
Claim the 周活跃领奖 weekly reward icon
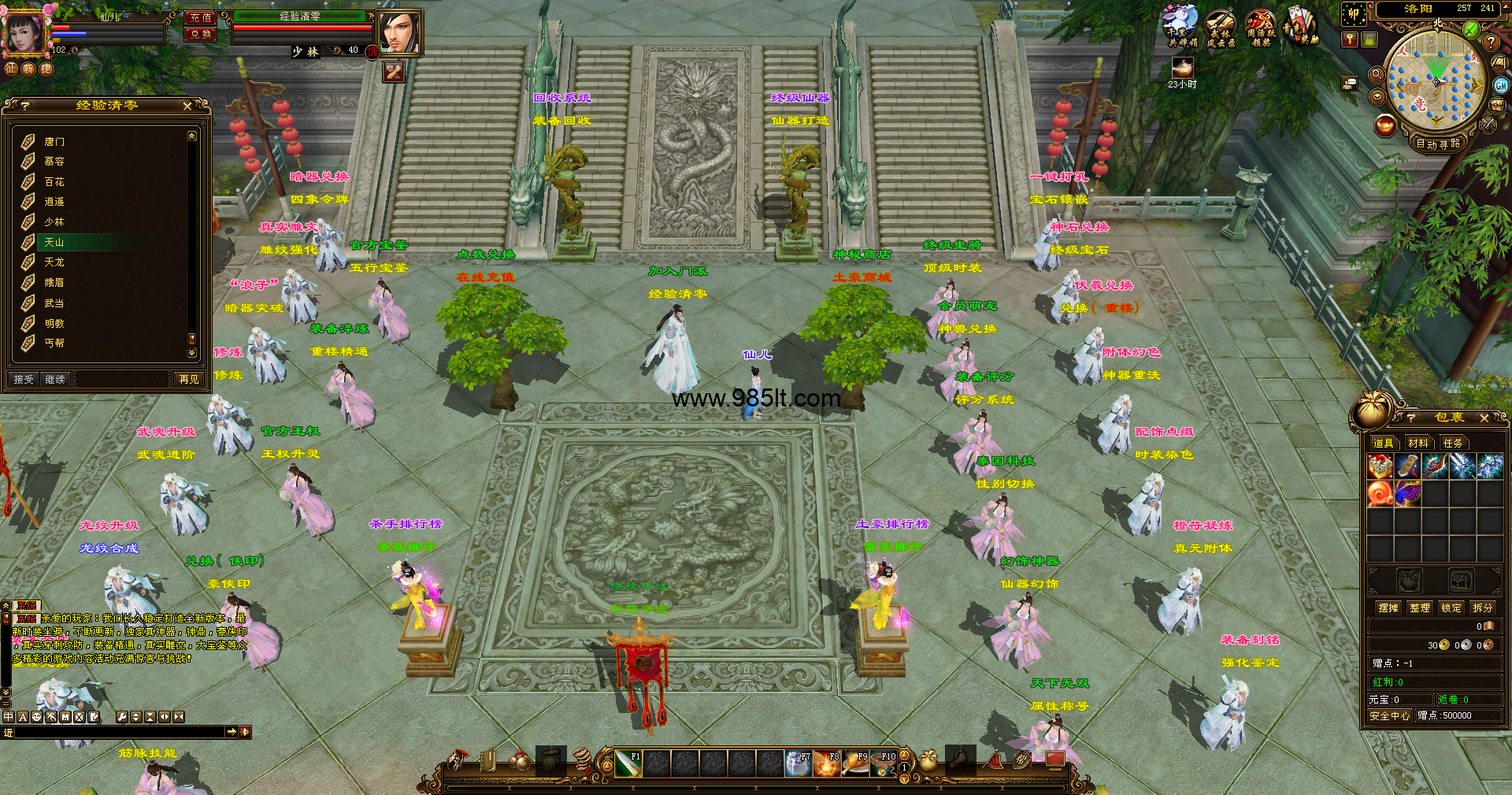click(1261, 28)
